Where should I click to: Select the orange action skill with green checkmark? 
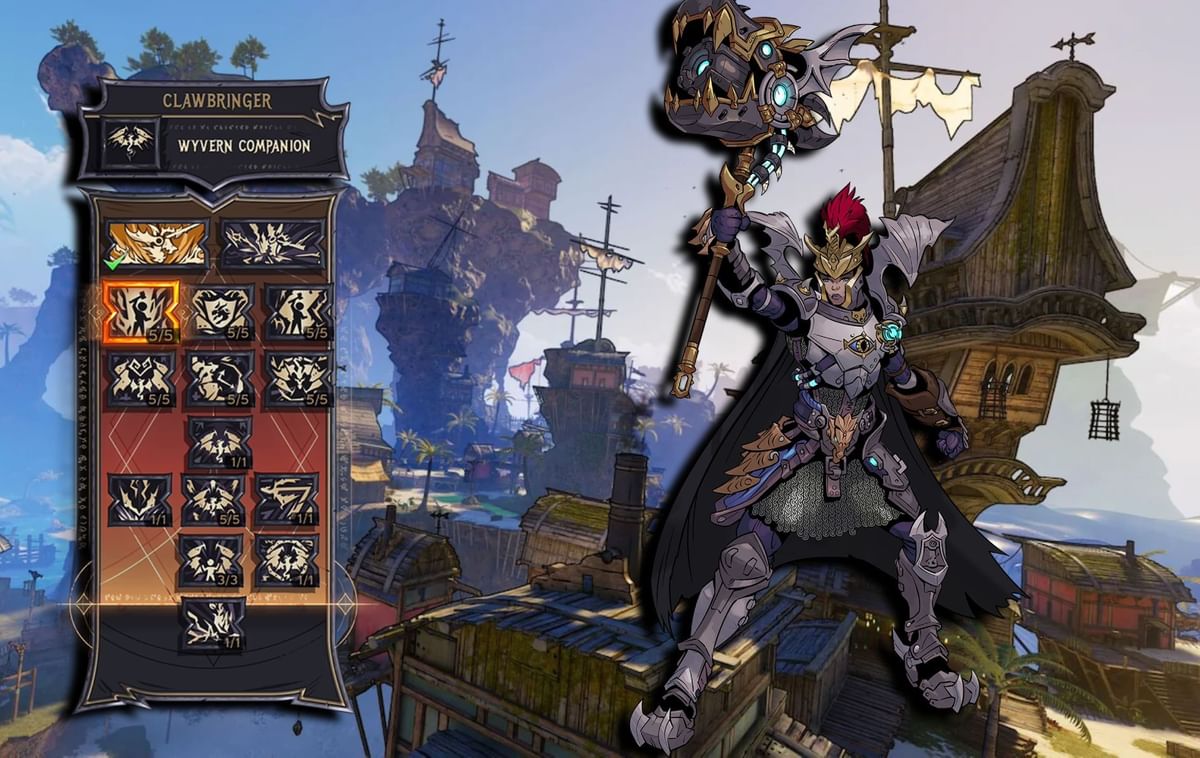155,243
